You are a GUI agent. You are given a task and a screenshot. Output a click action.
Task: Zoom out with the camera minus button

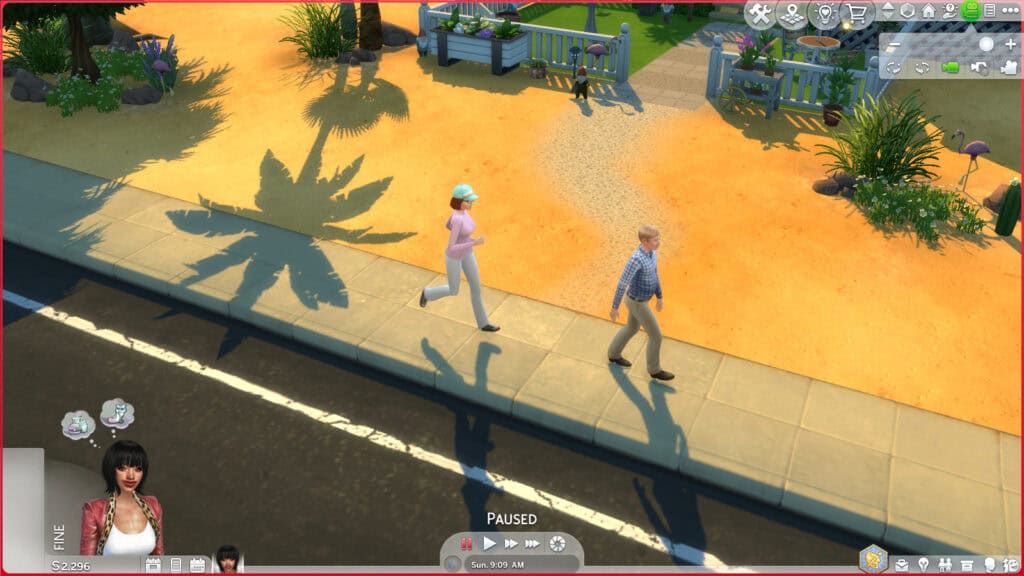893,45
